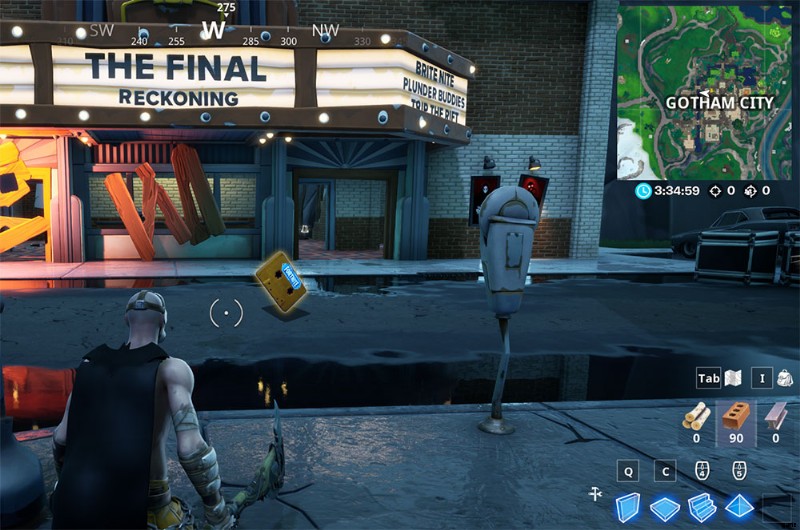Select the metal building material

(x=776, y=417)
